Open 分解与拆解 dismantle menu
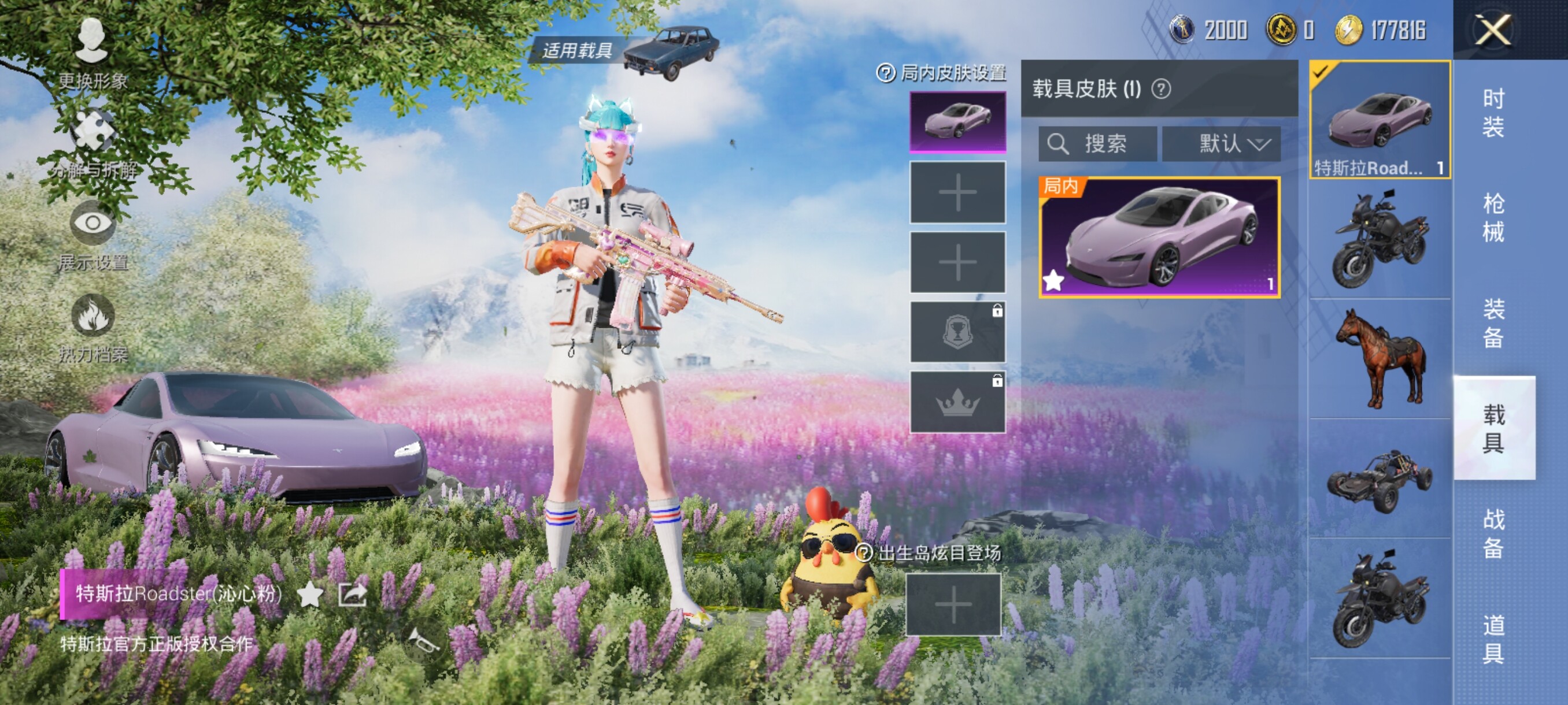Viewport: 1568px width, 705px height. coord(93,144)
